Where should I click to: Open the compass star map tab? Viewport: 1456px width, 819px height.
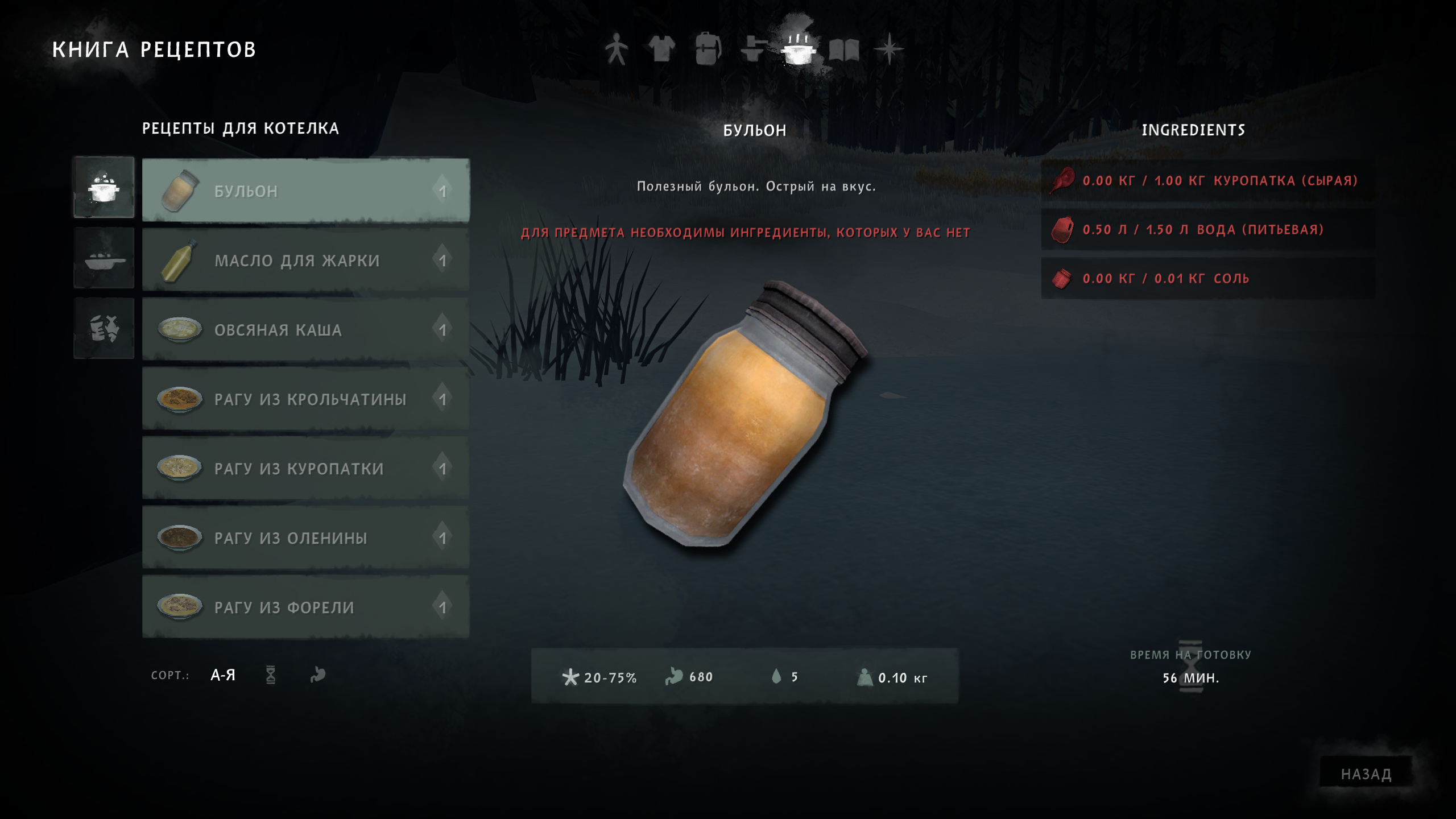(x=889, y=49)
